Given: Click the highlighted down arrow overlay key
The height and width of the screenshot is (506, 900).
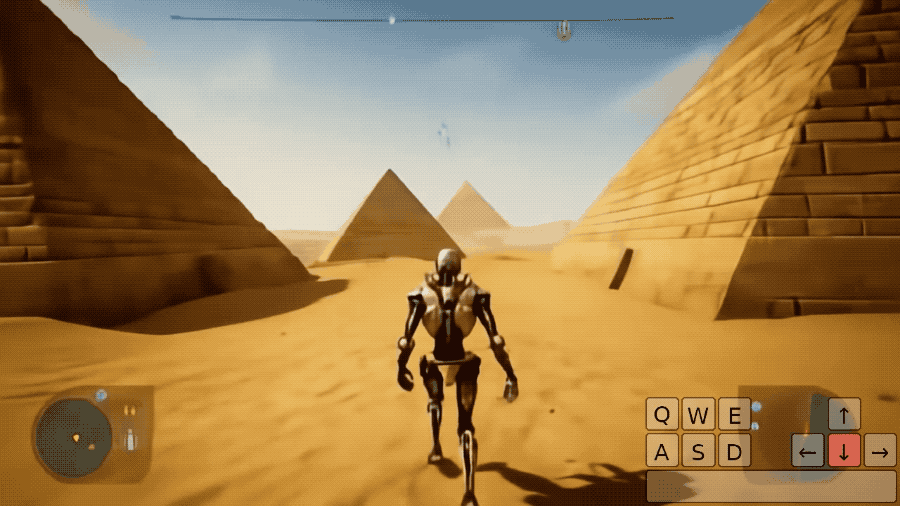Looking at the screenshot, I should coord(844,450).
